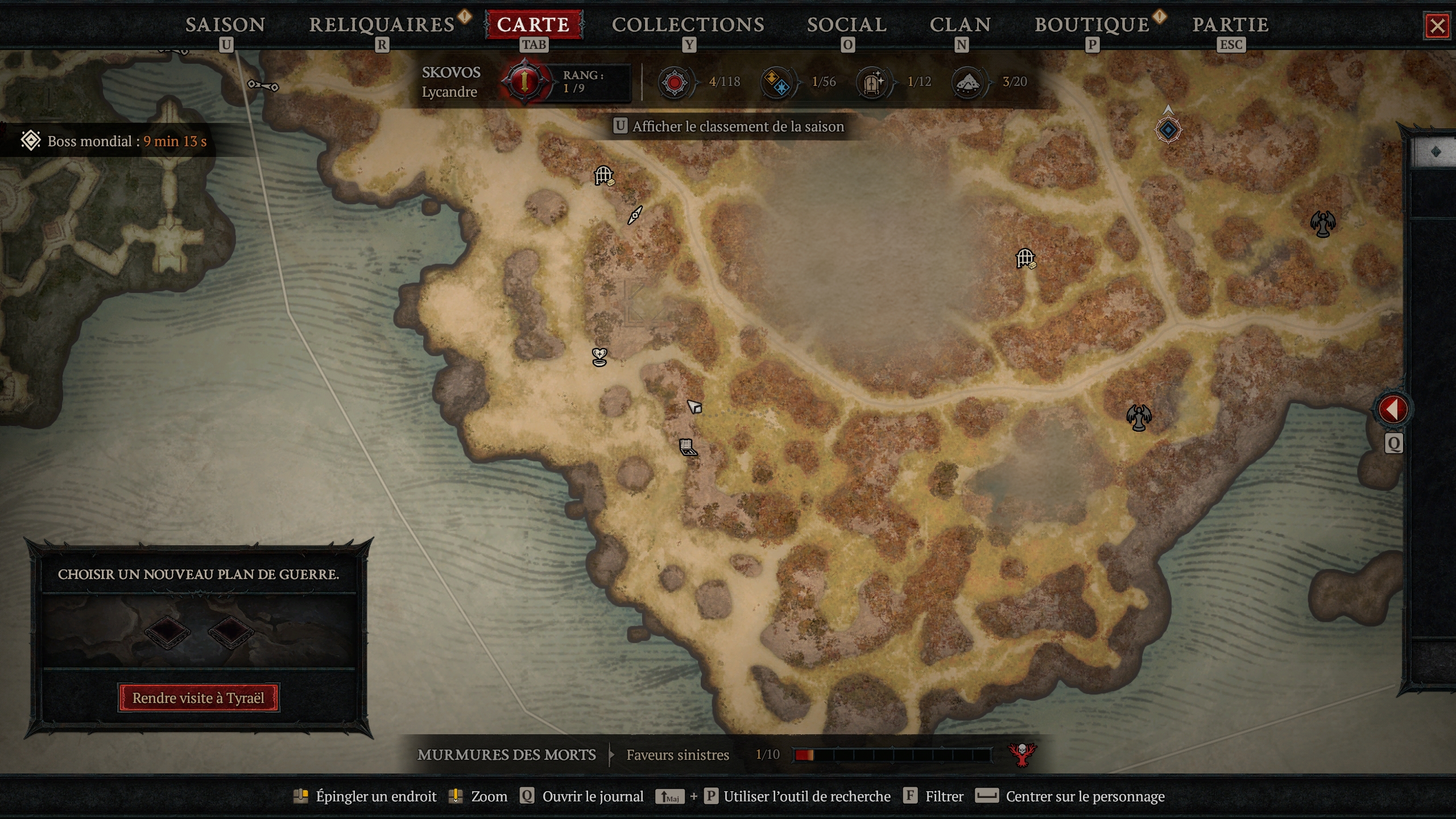
Task: Click the Murmures des morts skull-tree icon
Action: (x=1022, y=755)
